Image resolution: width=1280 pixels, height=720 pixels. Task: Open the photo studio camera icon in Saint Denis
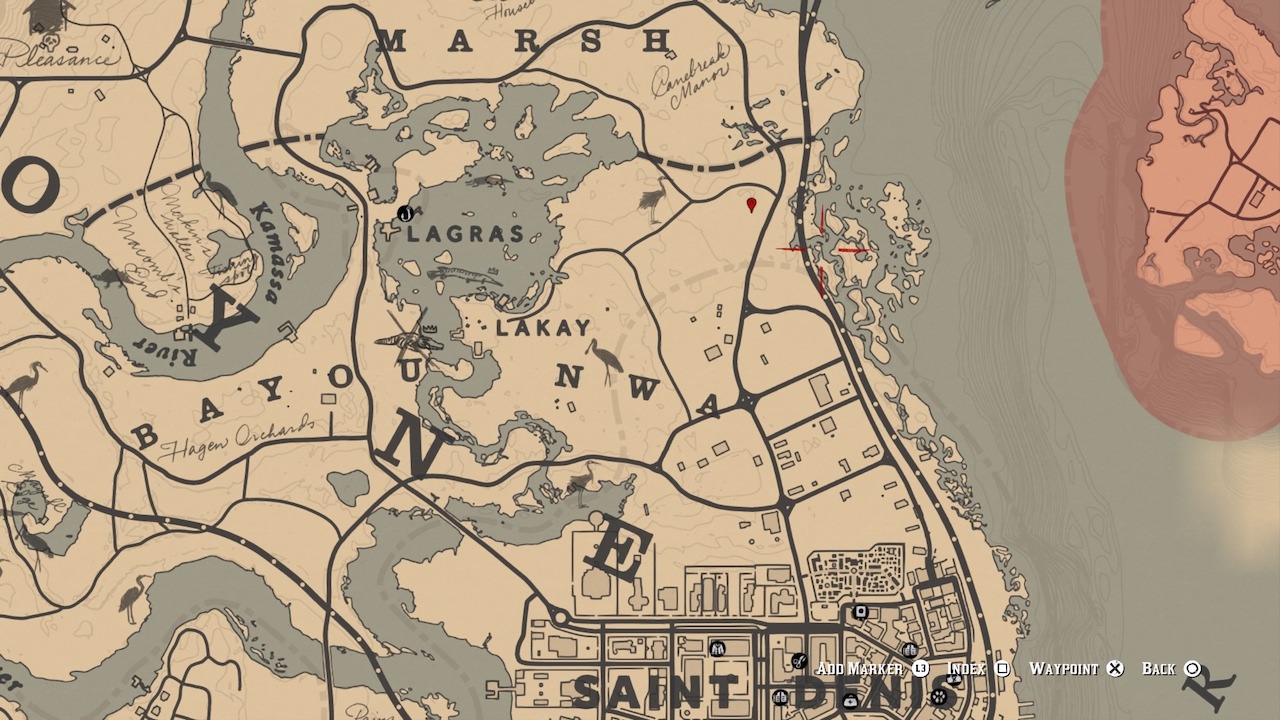click(x=860, y=611)
